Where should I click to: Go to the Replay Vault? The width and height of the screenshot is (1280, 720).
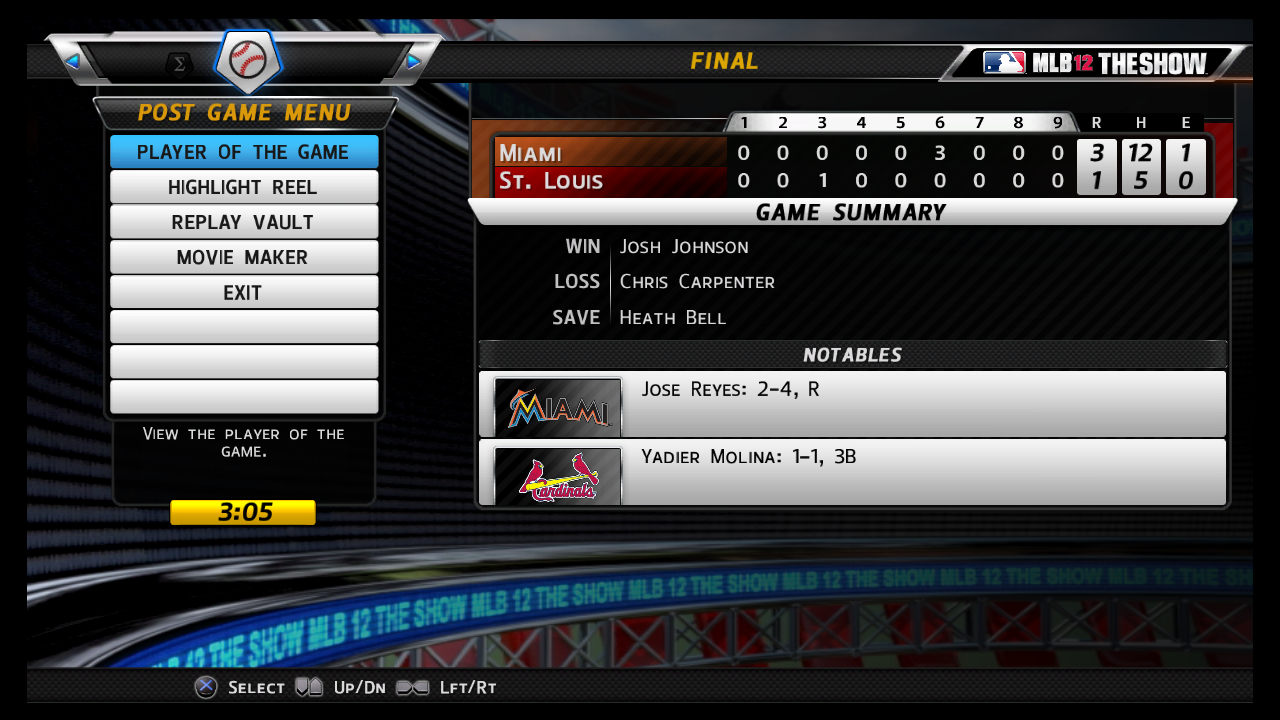(243, 222)
